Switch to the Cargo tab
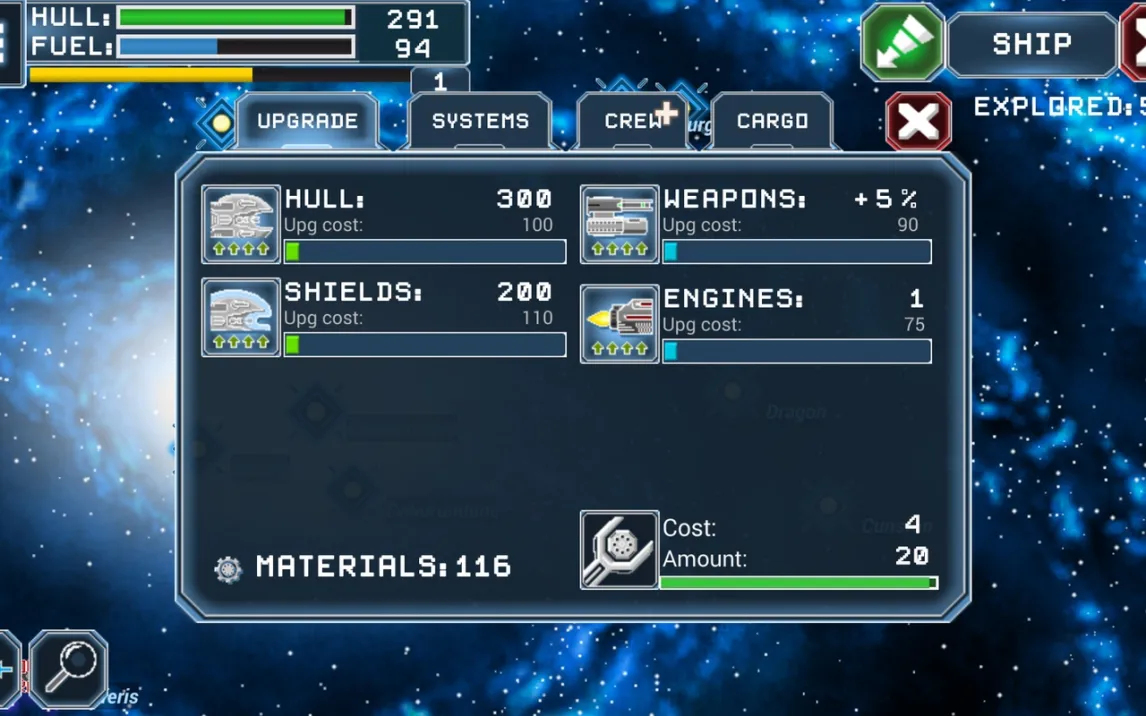The image size is (1146, 716). [772, 121]
